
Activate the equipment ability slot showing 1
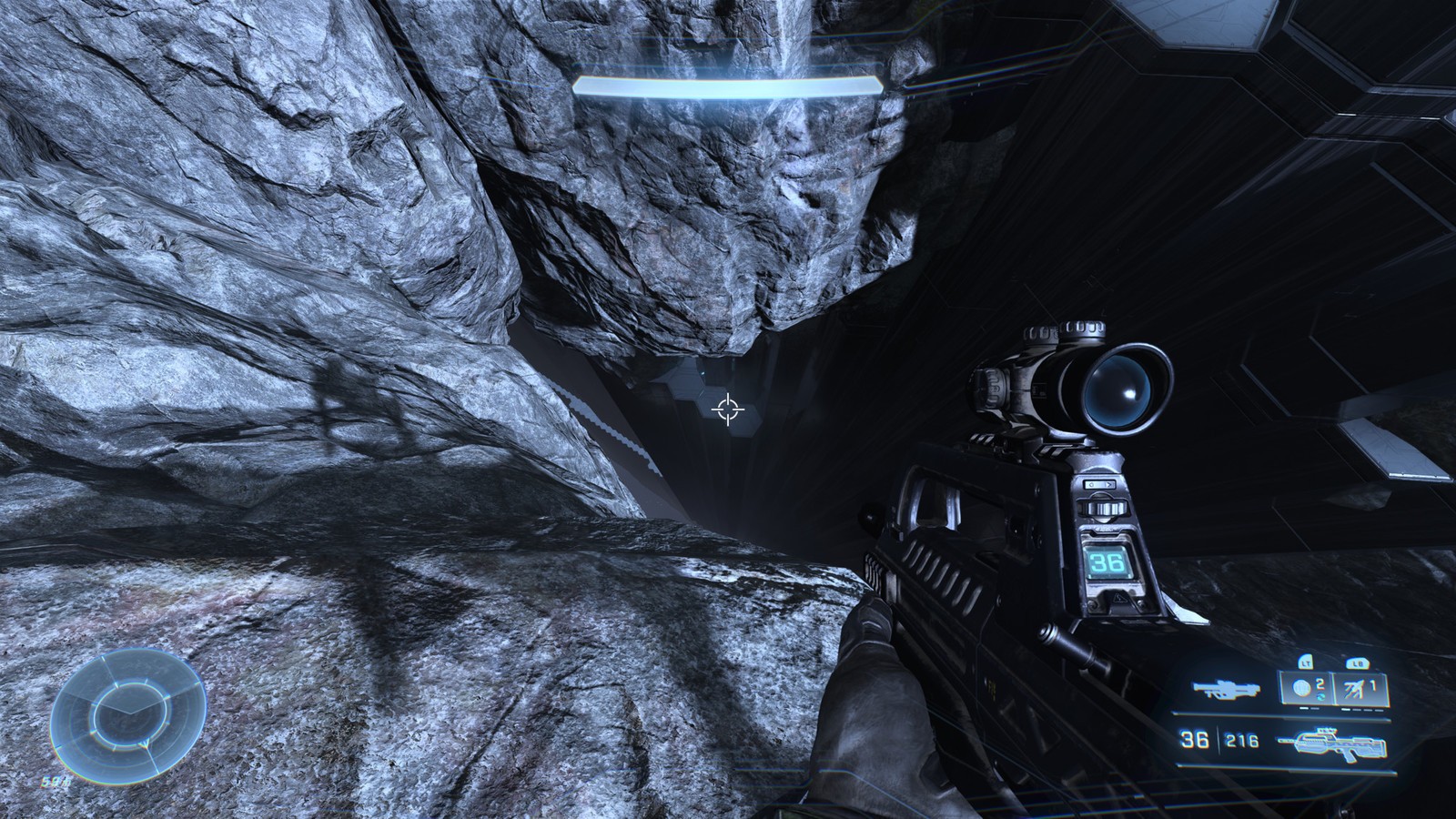1361,689
